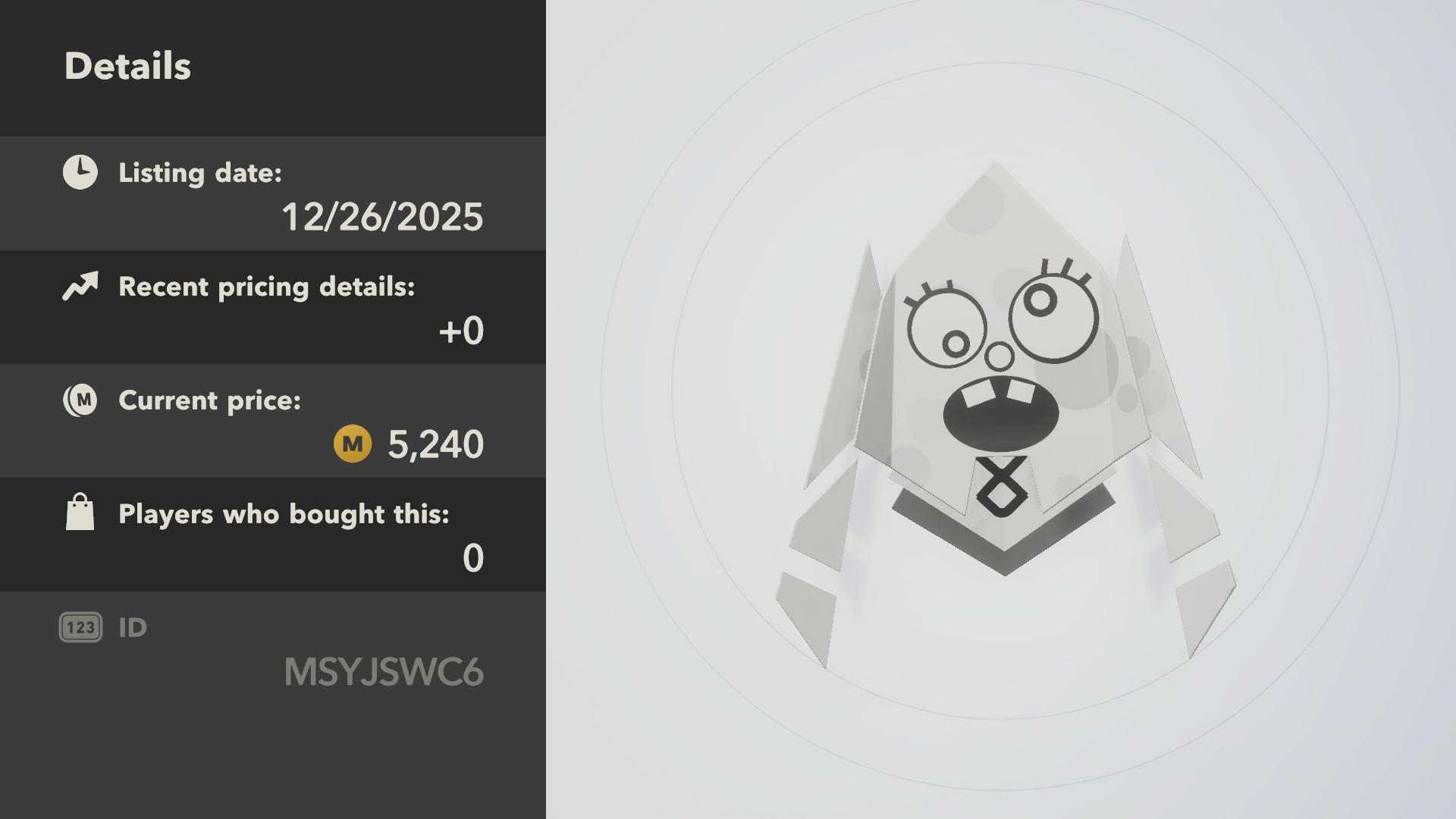Select the ID code row

273,651
